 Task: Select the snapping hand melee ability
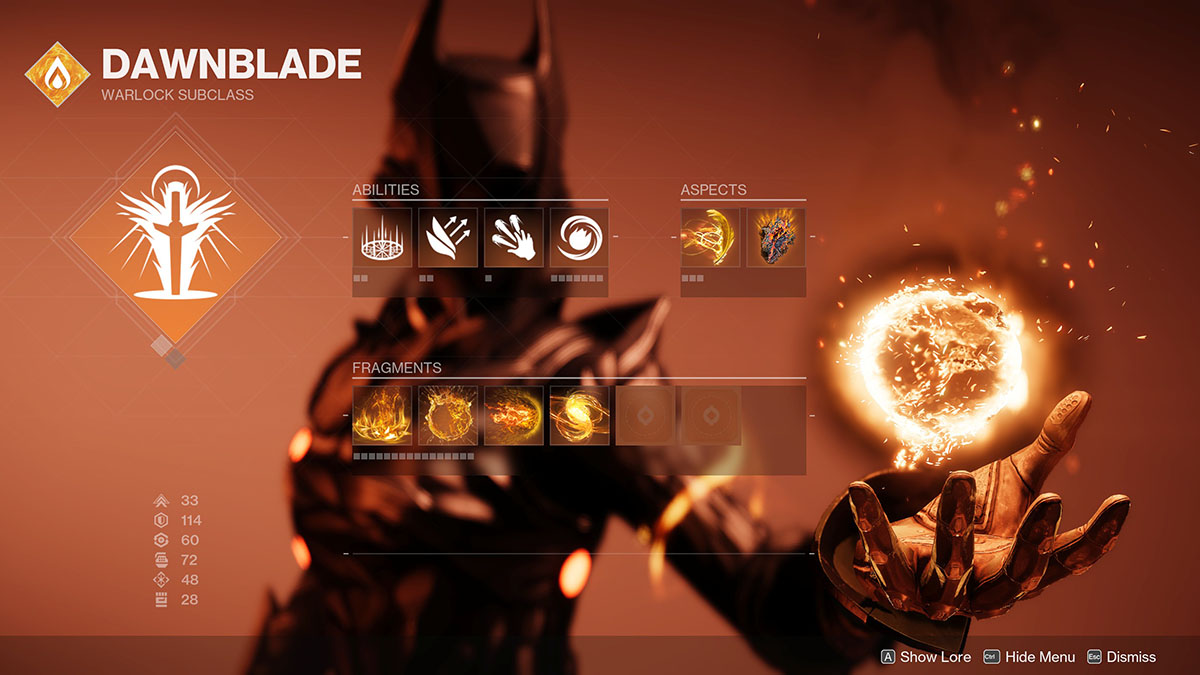(x=514, y=237)
